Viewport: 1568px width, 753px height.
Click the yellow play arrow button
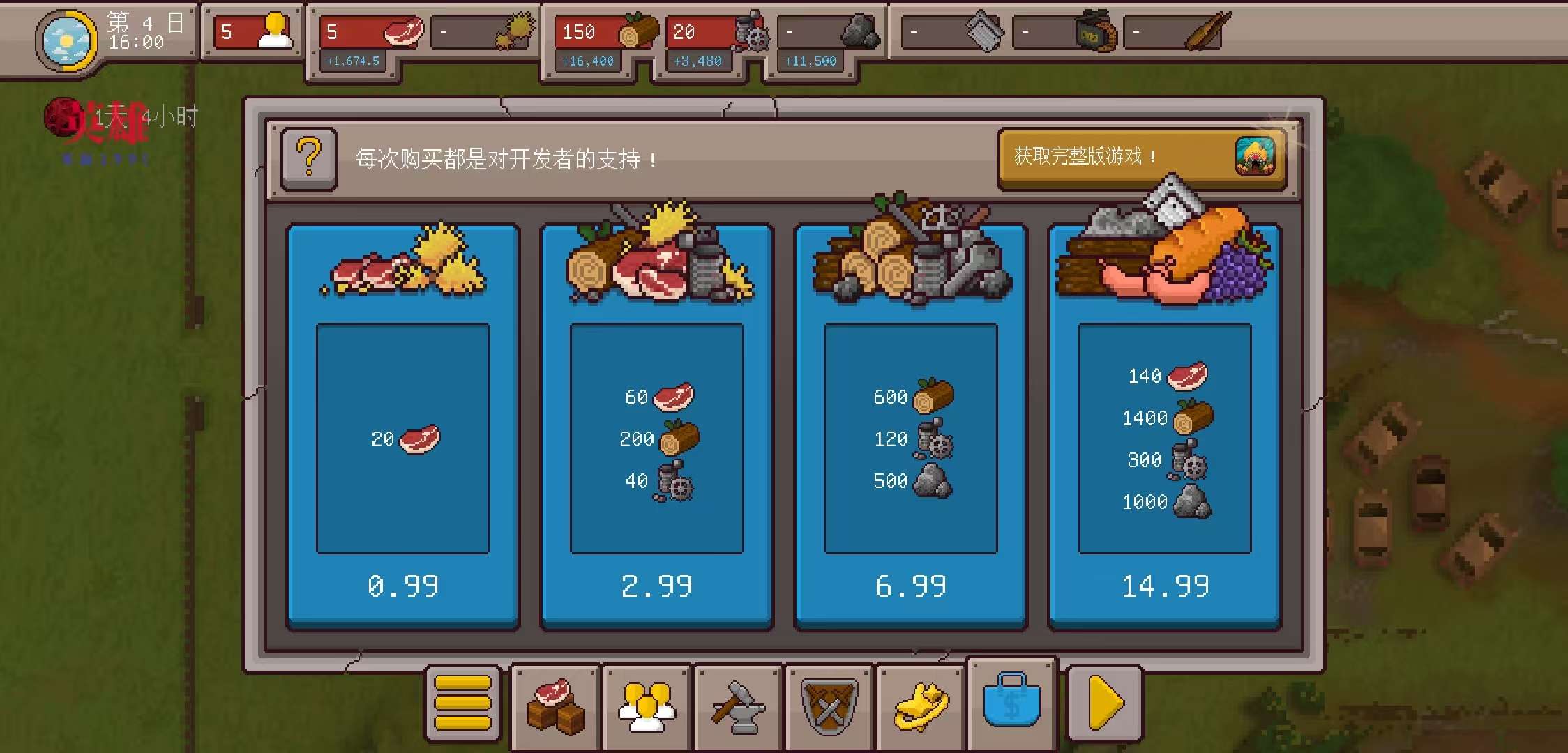(x=1105, y=703)
